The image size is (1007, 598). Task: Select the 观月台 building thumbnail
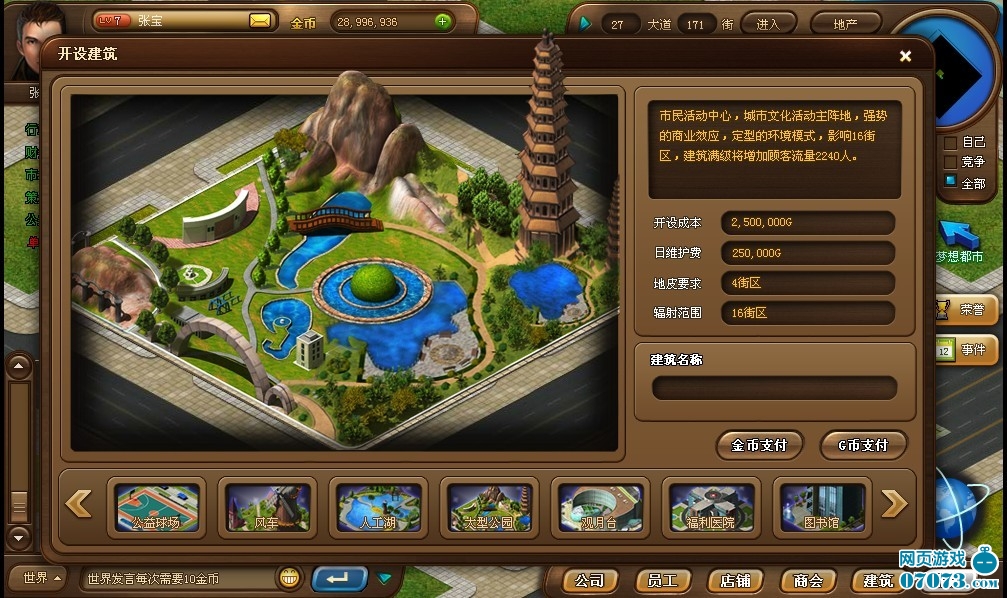point(600,507)
